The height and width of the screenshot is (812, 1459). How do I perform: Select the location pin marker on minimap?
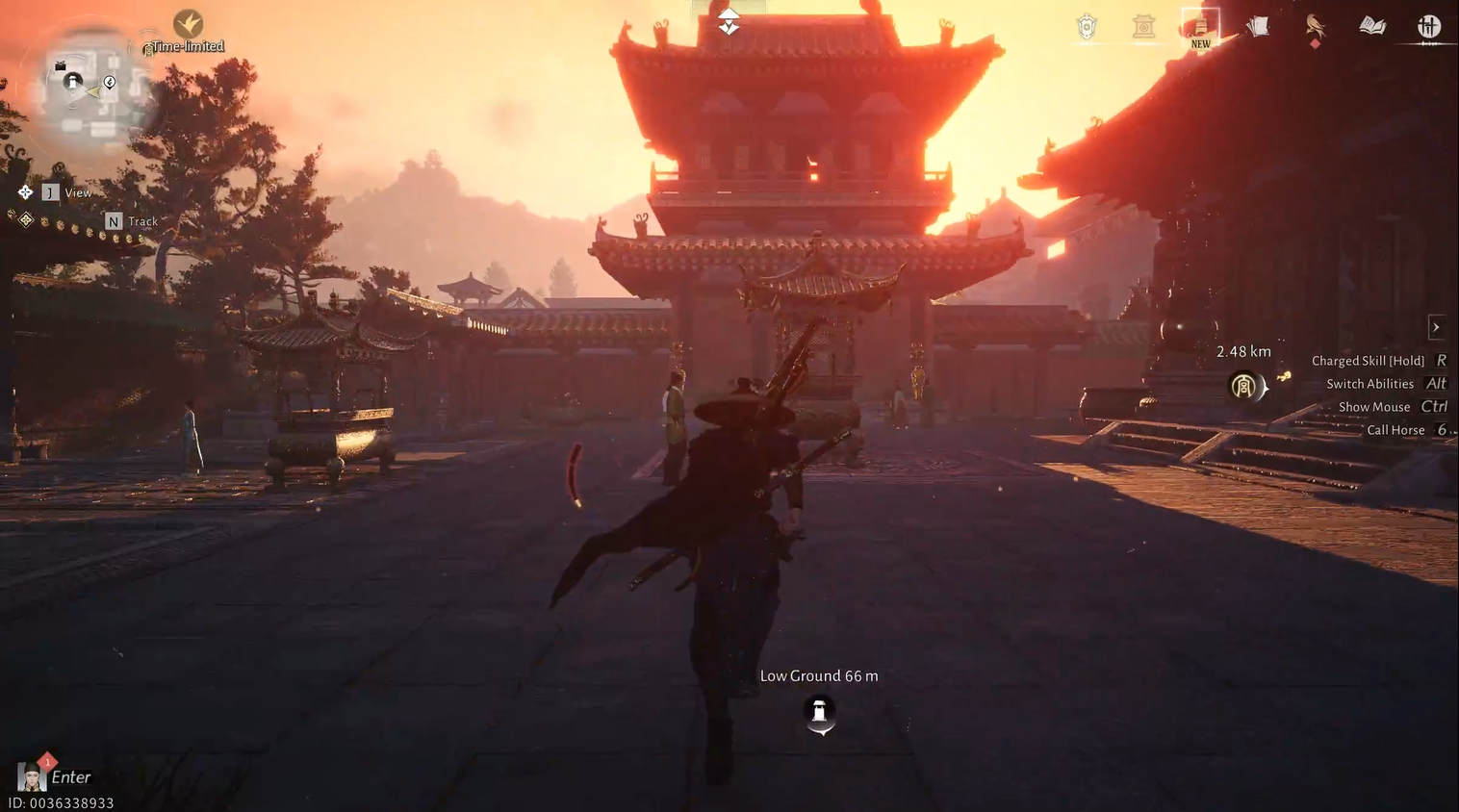(x=109, y=82)
